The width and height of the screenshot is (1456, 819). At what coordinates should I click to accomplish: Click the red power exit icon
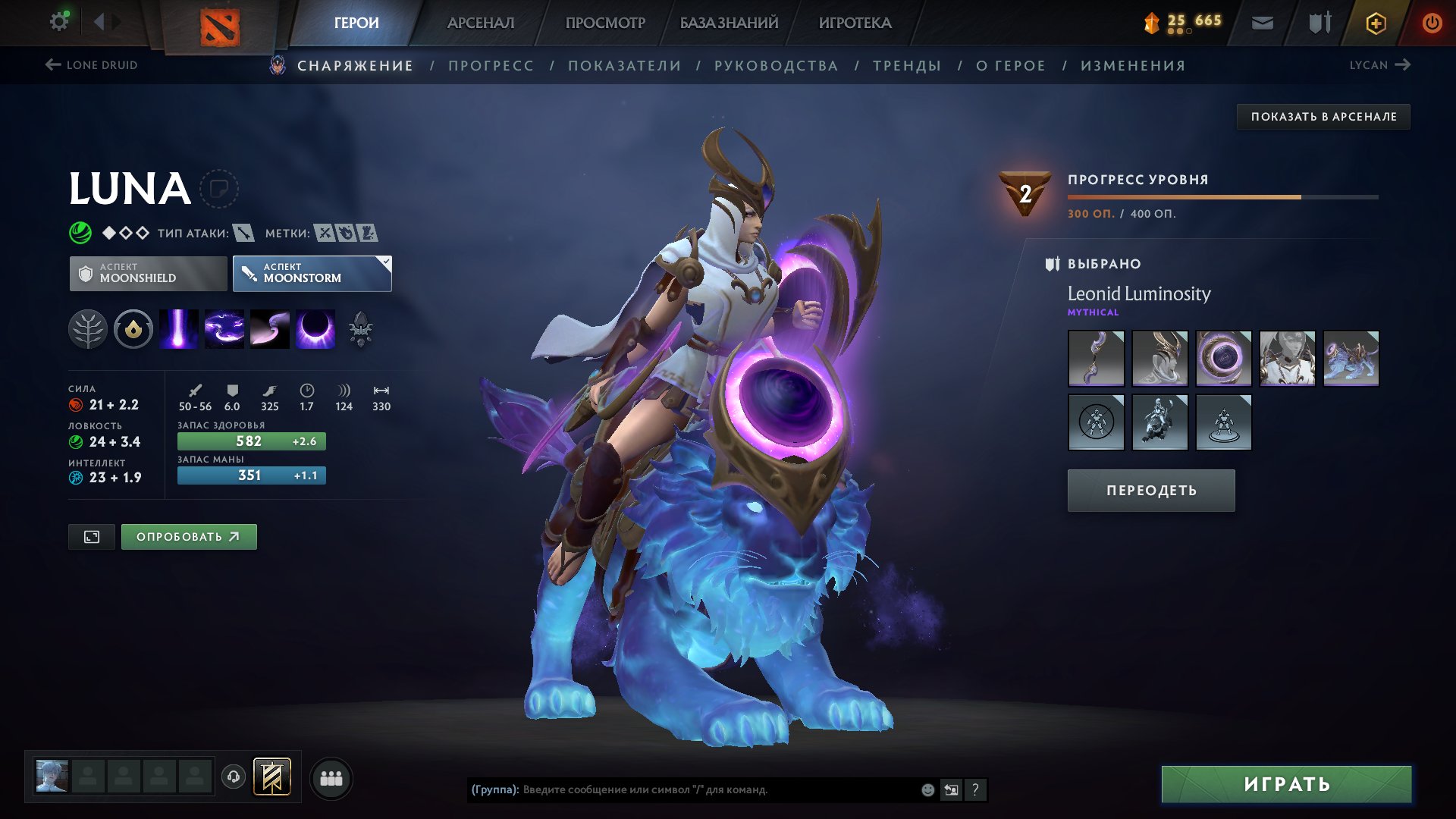pos(1432,22)
